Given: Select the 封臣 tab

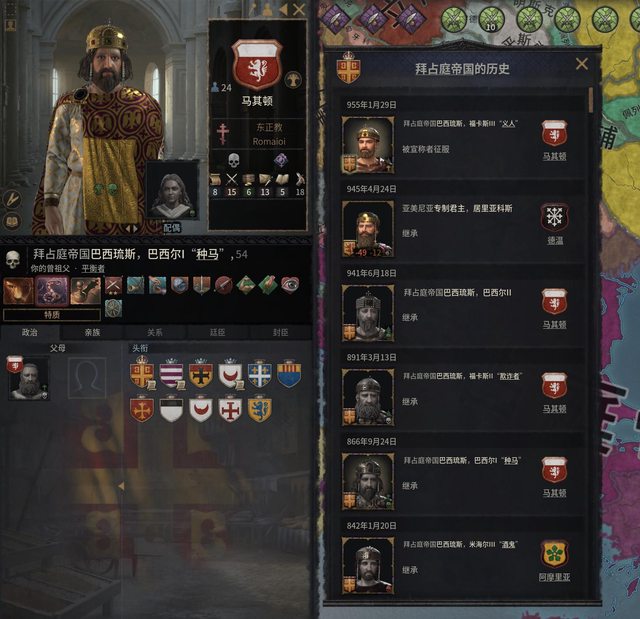Looking at the screenshot, I should tap(280, 332).
